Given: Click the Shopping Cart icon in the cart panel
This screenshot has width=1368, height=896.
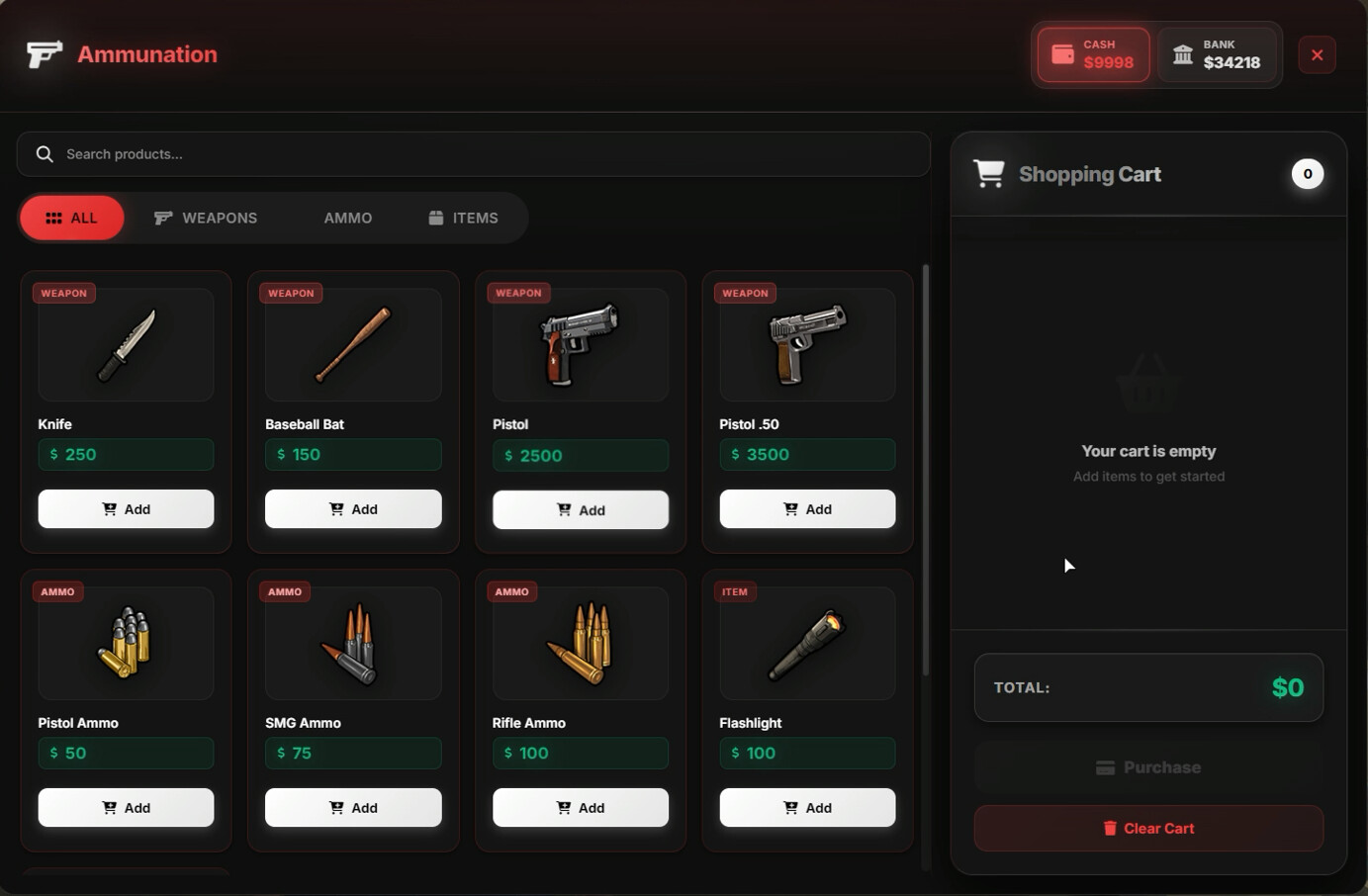Looking at the screenshot, I should pyautogui.click(x=989, y=172).
